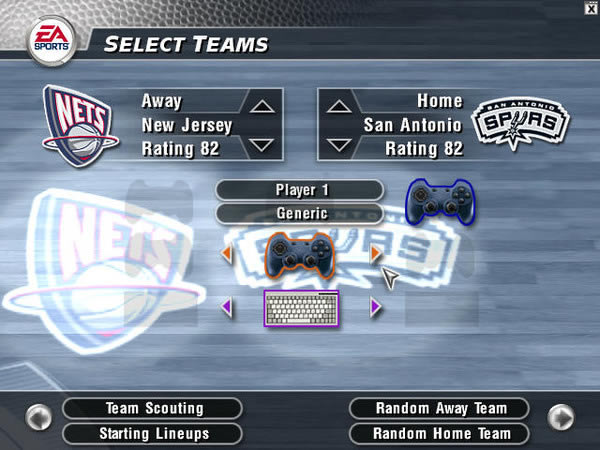Go back with the round left arrow
Image resolution: width=600 pixels, height=450 pixels.
[x=39, y=416]
